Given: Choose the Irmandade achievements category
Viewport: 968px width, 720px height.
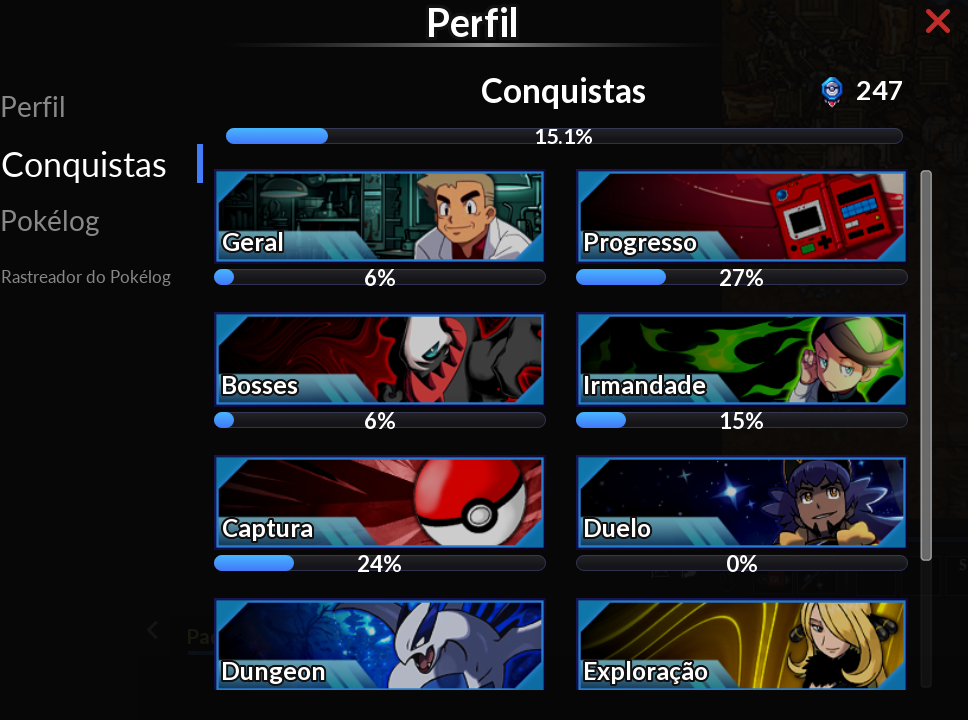Looking at the screenshot, I should coord(741,359).
